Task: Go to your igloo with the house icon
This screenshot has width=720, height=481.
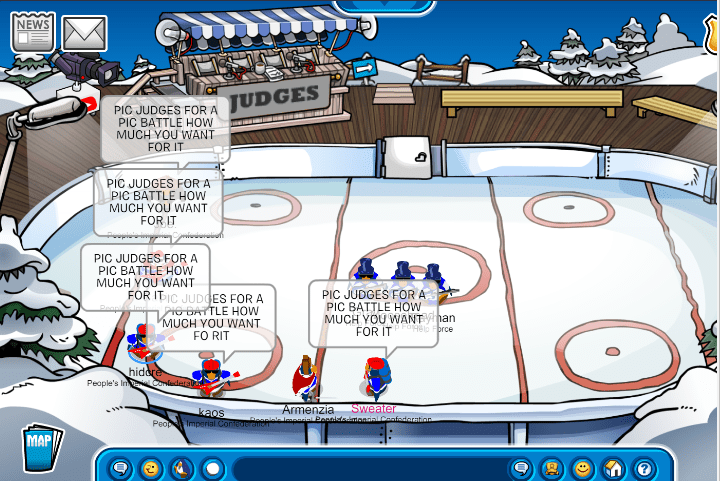Action: (613, 467)
